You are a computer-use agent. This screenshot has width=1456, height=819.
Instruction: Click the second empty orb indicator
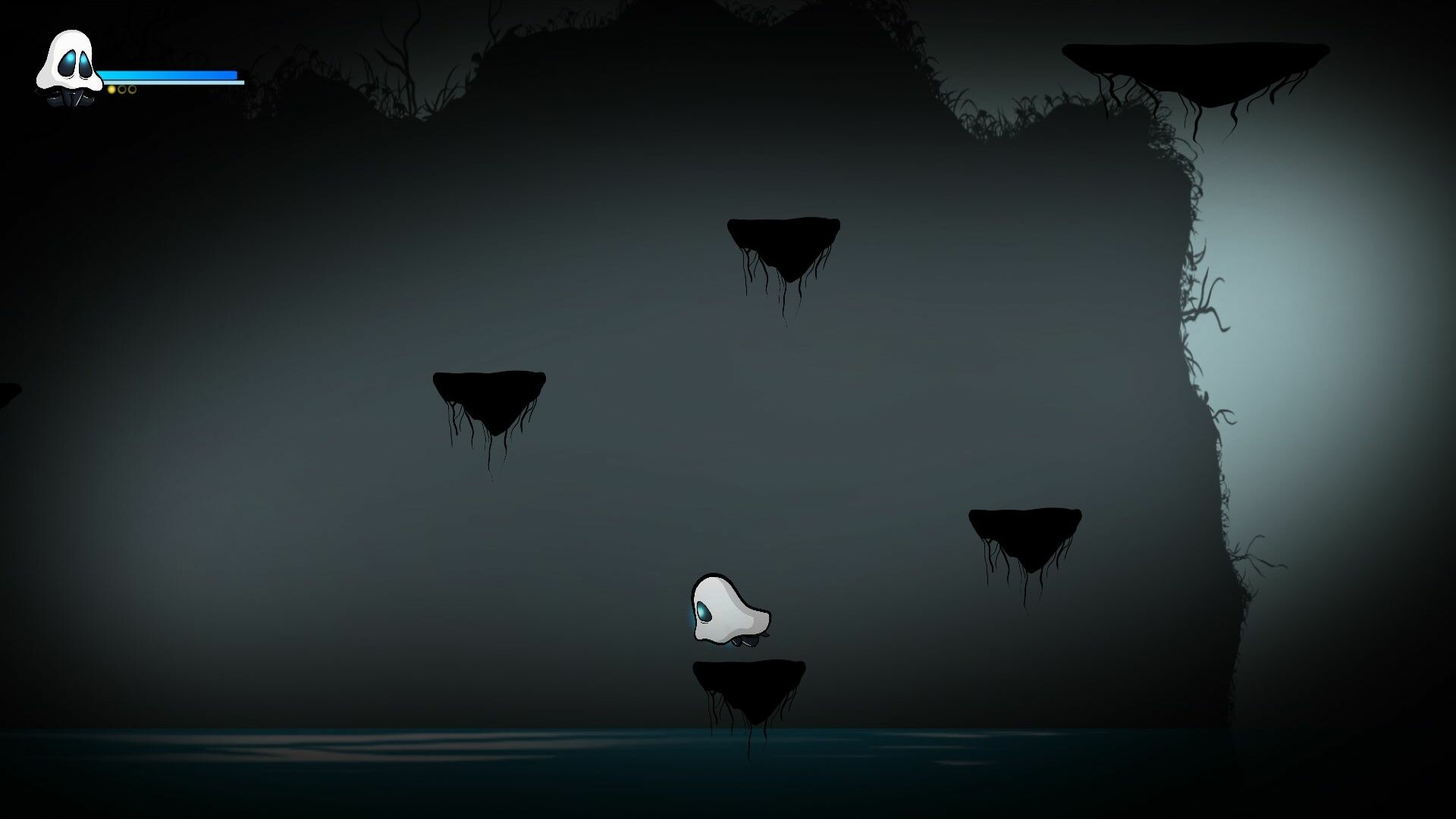click(133, 89)
